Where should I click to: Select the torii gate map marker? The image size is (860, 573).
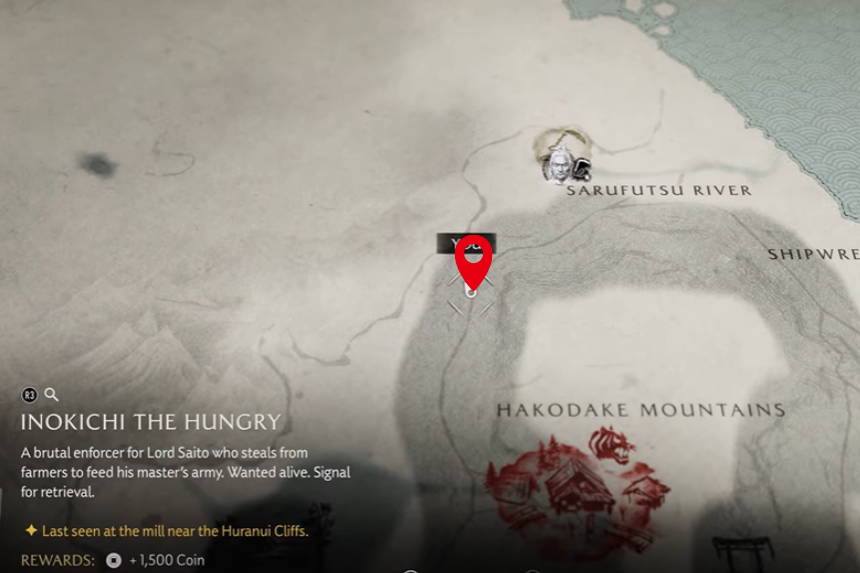[x=742, y=552]
